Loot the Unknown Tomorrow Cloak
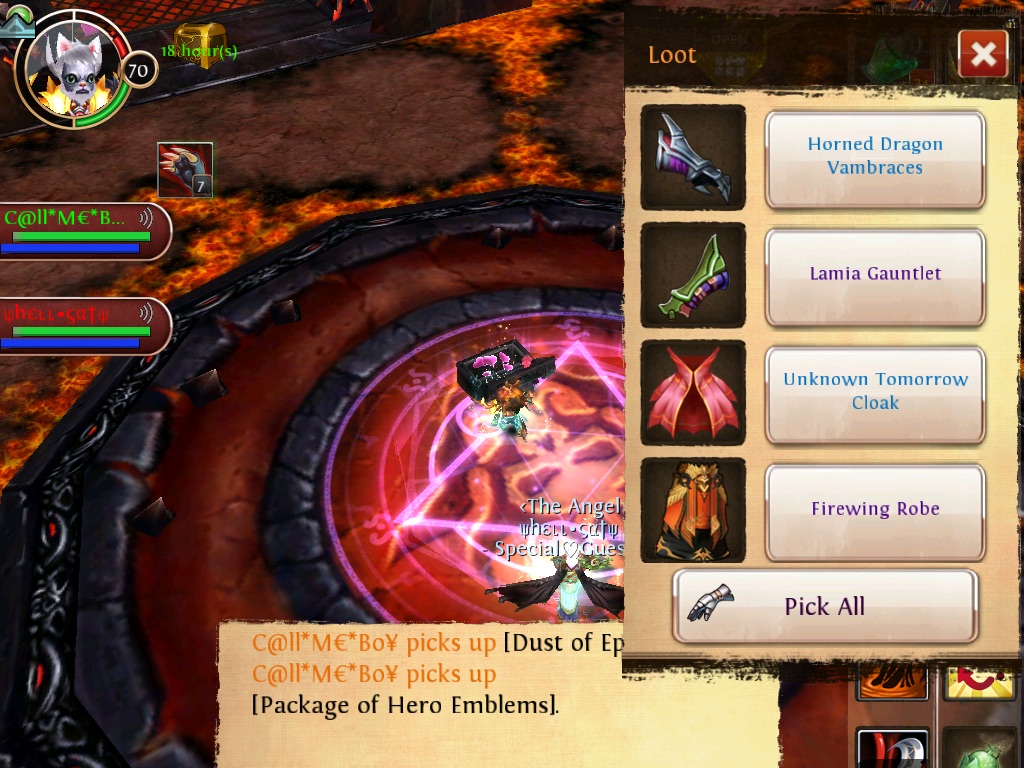The width and height of the screenshot is (1024, 768). (875, 392)
